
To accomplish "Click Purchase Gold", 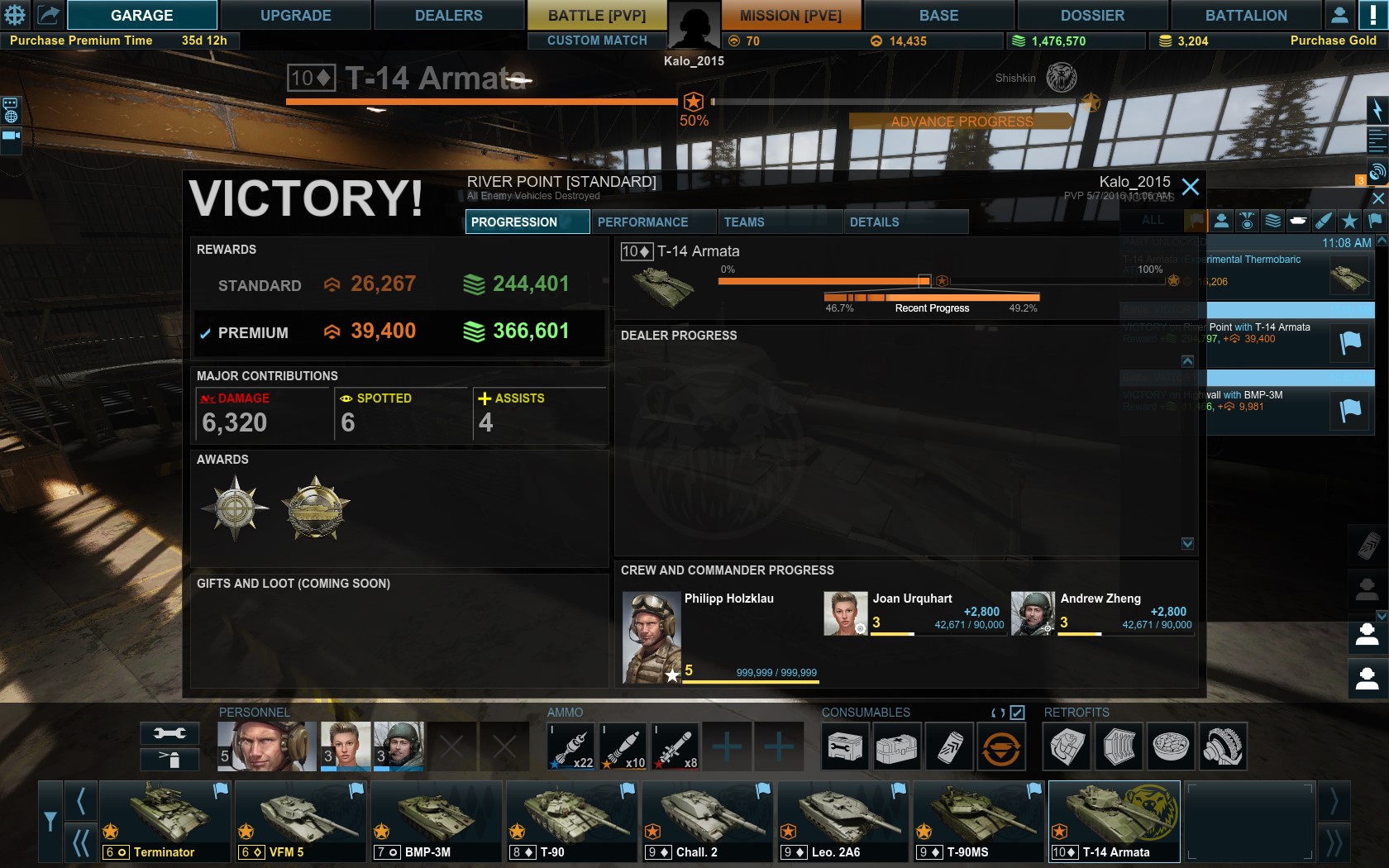I will pos(1333,41).
